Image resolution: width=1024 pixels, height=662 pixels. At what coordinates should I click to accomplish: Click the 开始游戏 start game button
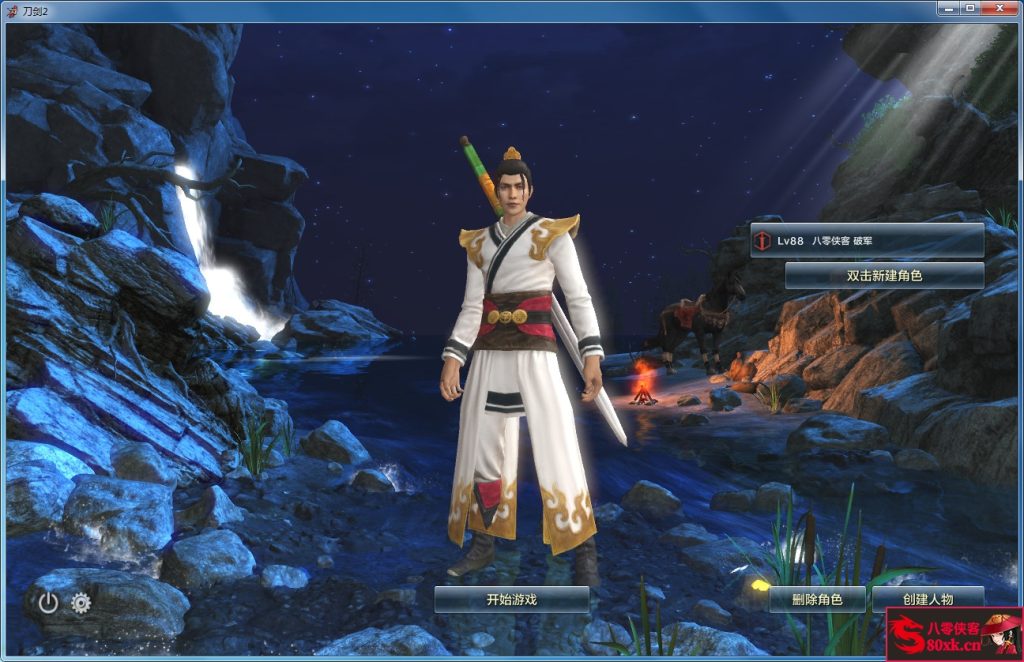[x=511, y=599]
